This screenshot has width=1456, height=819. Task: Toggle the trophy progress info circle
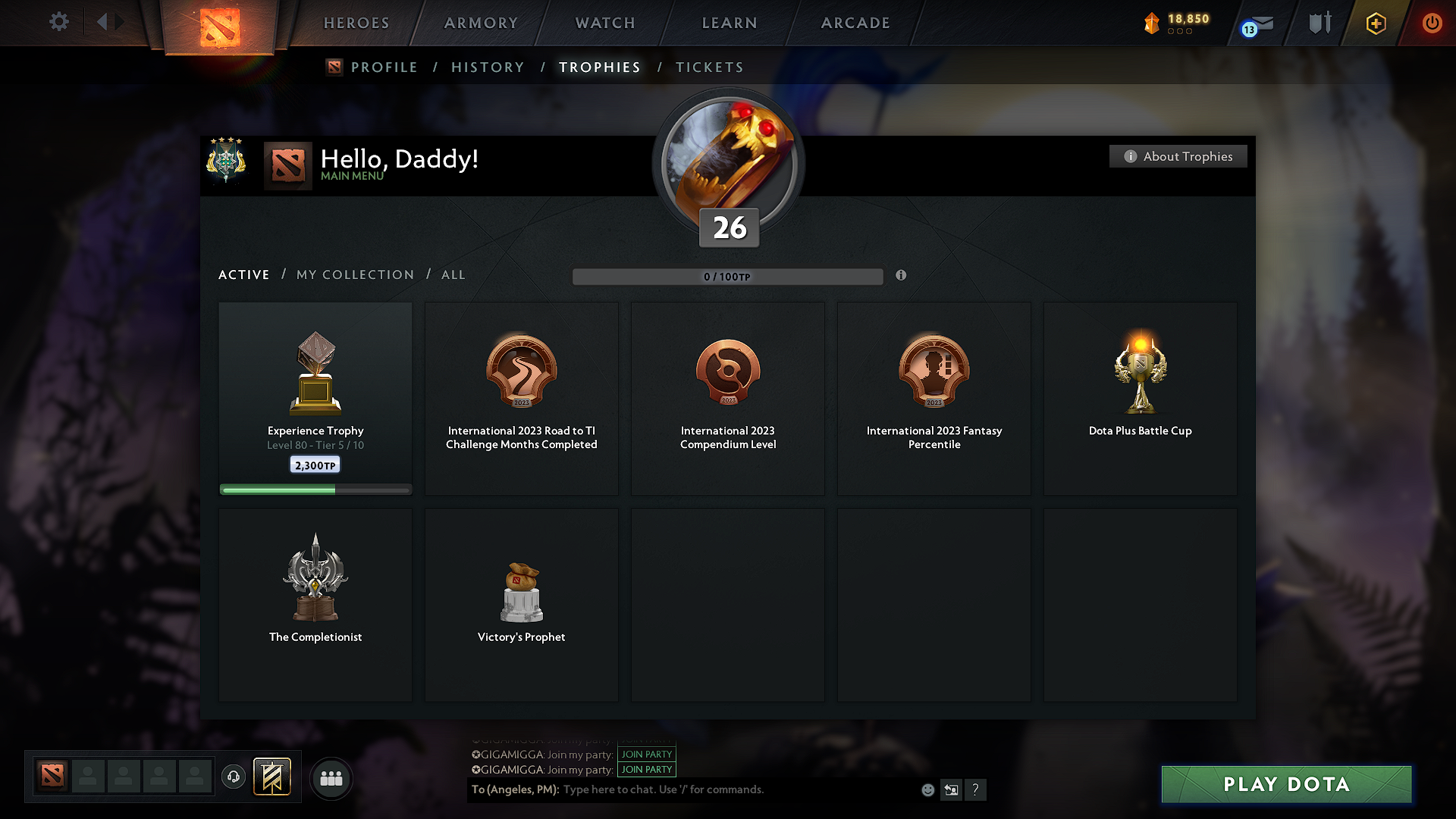[x=902, y=276]
